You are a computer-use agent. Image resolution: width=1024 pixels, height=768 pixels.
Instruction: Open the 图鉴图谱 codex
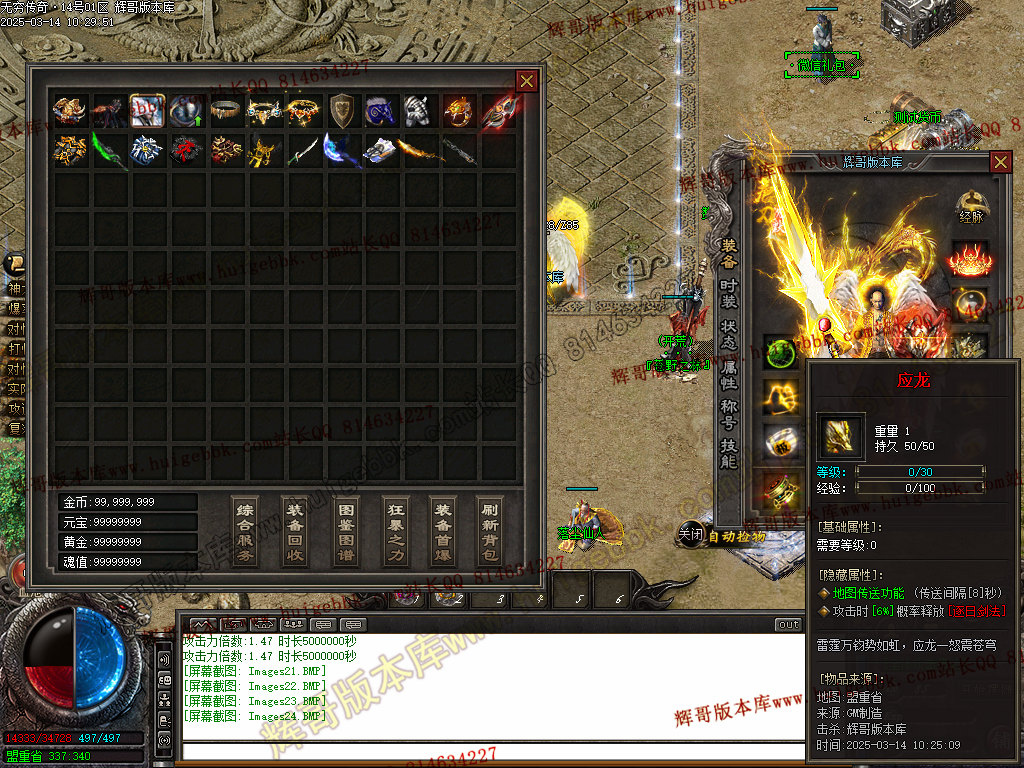tap(344, 531)
